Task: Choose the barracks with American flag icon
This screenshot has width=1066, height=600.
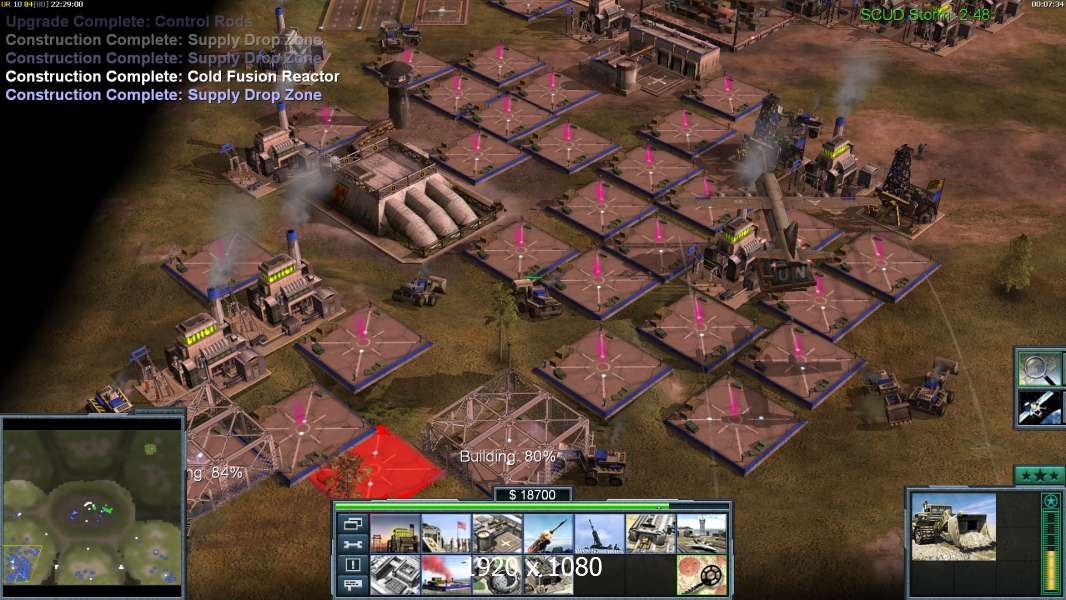Action: [x=446, y=533]
